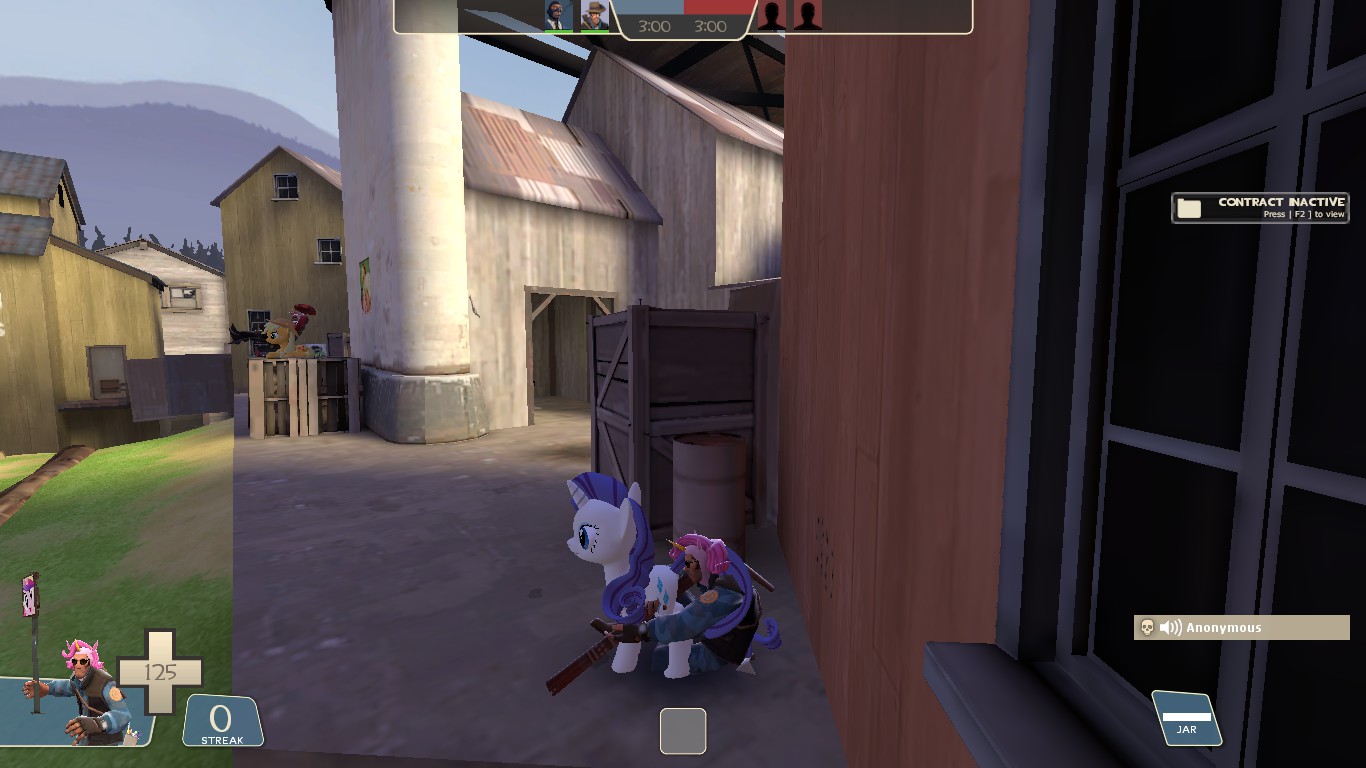This screenshot has width=1366, height=768.
Task: Select the BLU Spy portrait in the top bar
Action: pos(559,15)
